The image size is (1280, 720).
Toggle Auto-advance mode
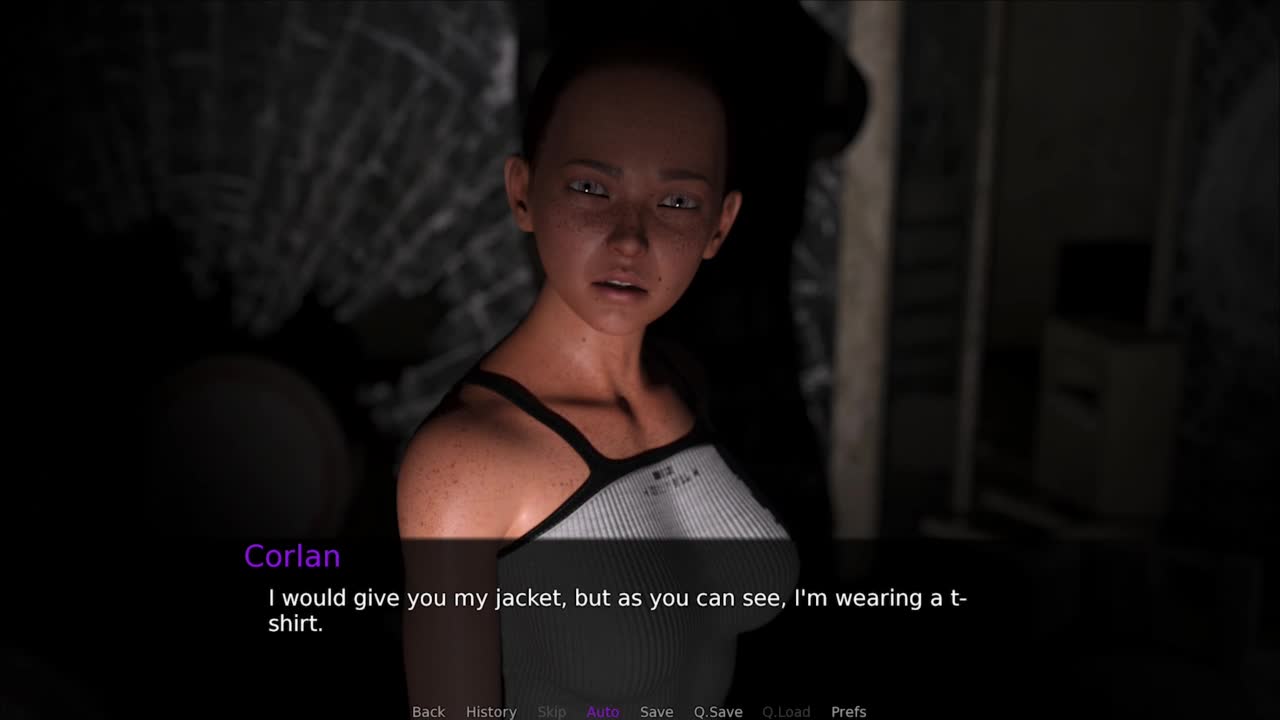coord(603,711)
